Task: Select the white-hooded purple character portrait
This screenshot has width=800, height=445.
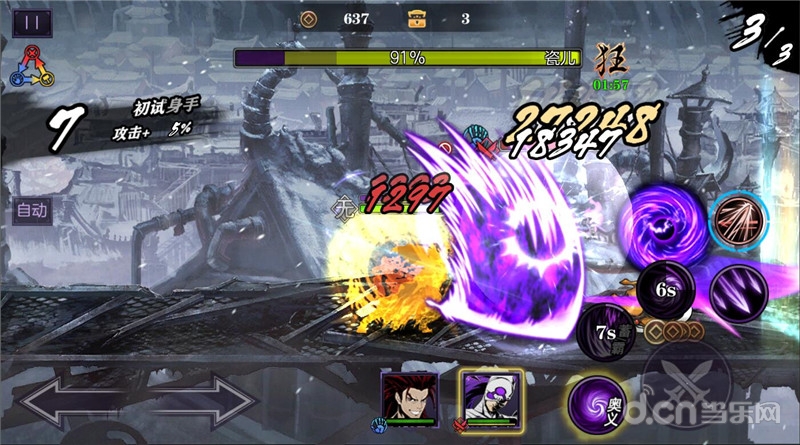Action: 484,394
